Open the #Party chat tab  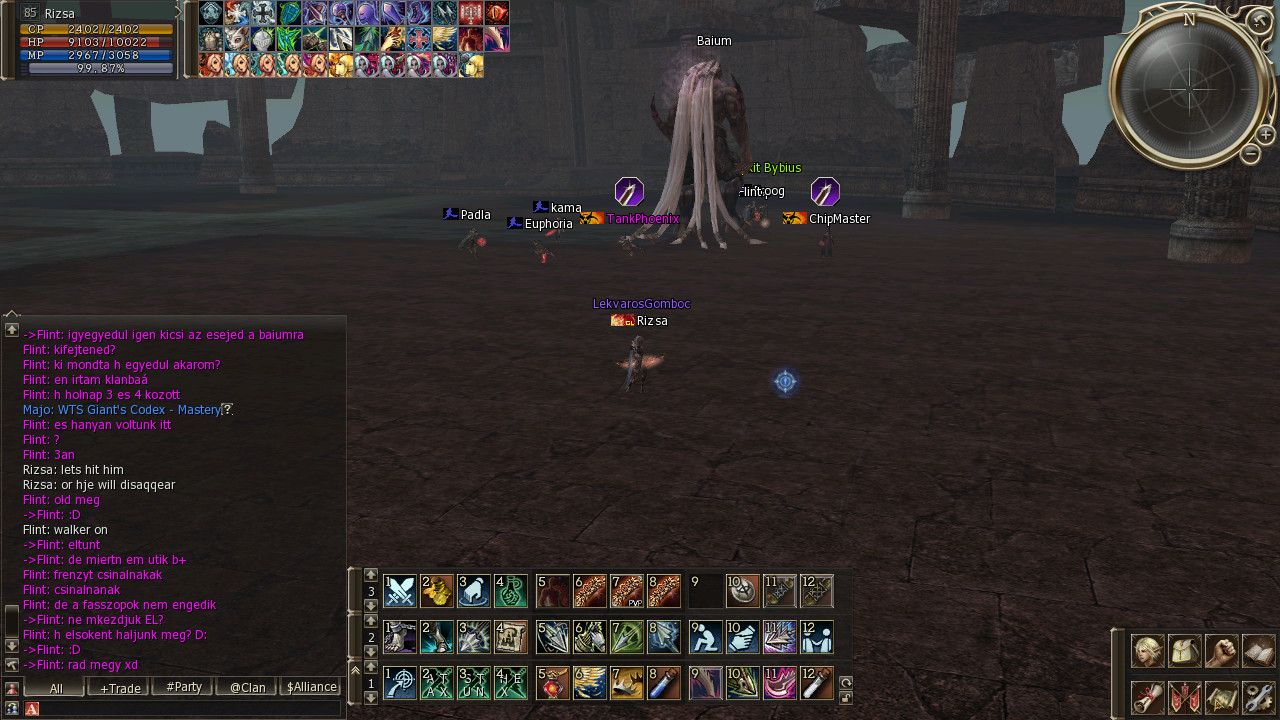click(x=184, y=687)
